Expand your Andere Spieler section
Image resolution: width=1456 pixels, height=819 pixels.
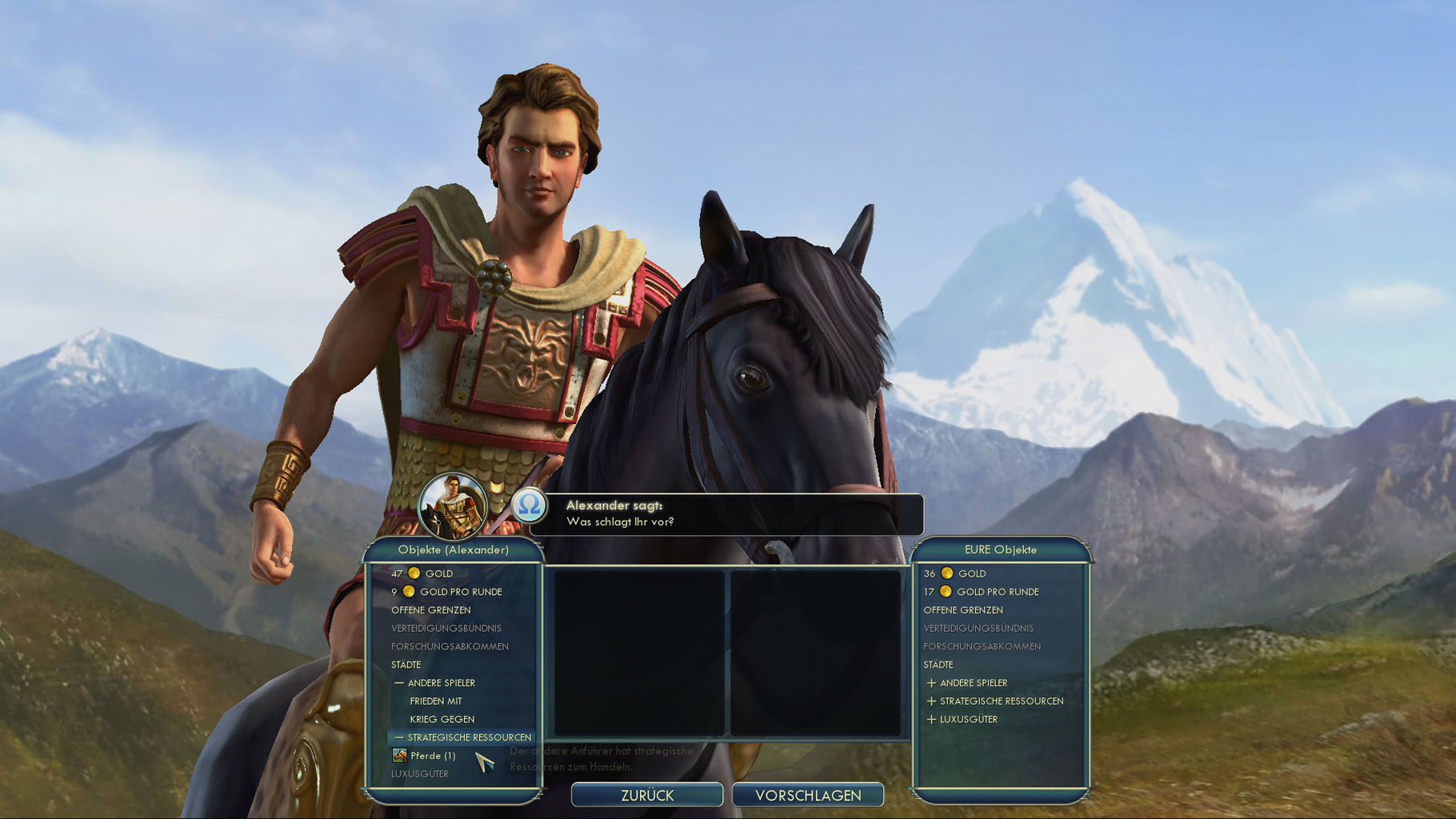[x=967, y=683]
